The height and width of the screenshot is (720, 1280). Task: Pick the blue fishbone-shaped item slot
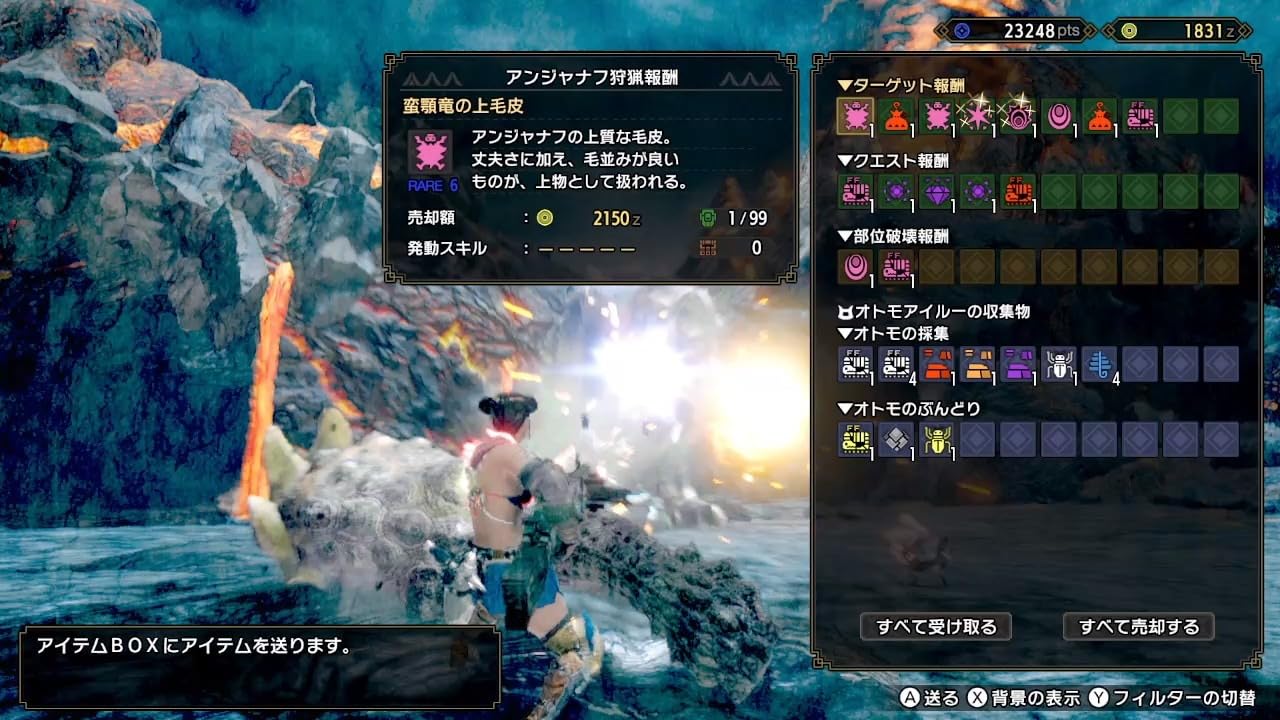[x=1099, y=364]
